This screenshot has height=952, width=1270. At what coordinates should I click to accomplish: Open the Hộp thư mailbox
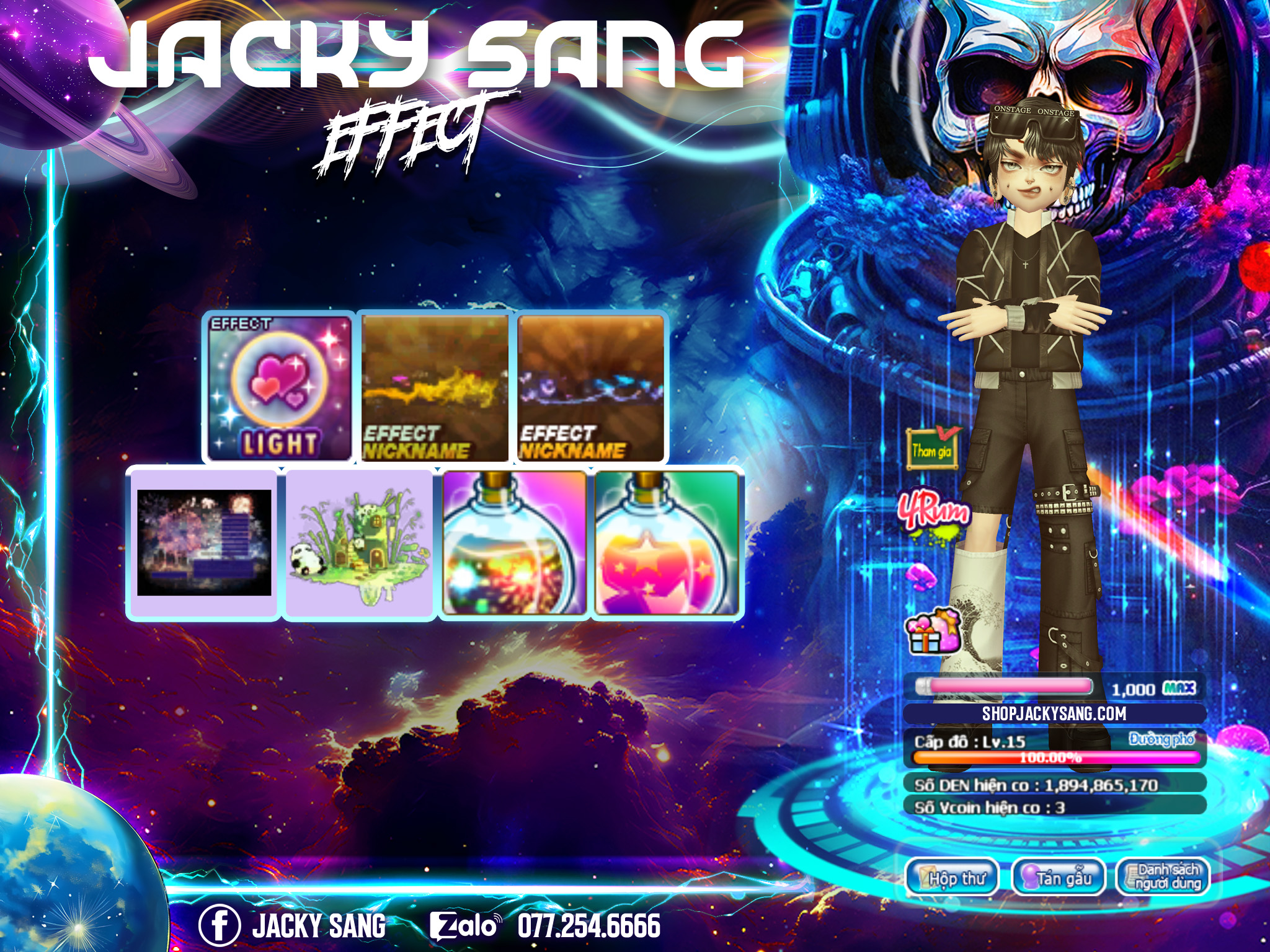952,877
